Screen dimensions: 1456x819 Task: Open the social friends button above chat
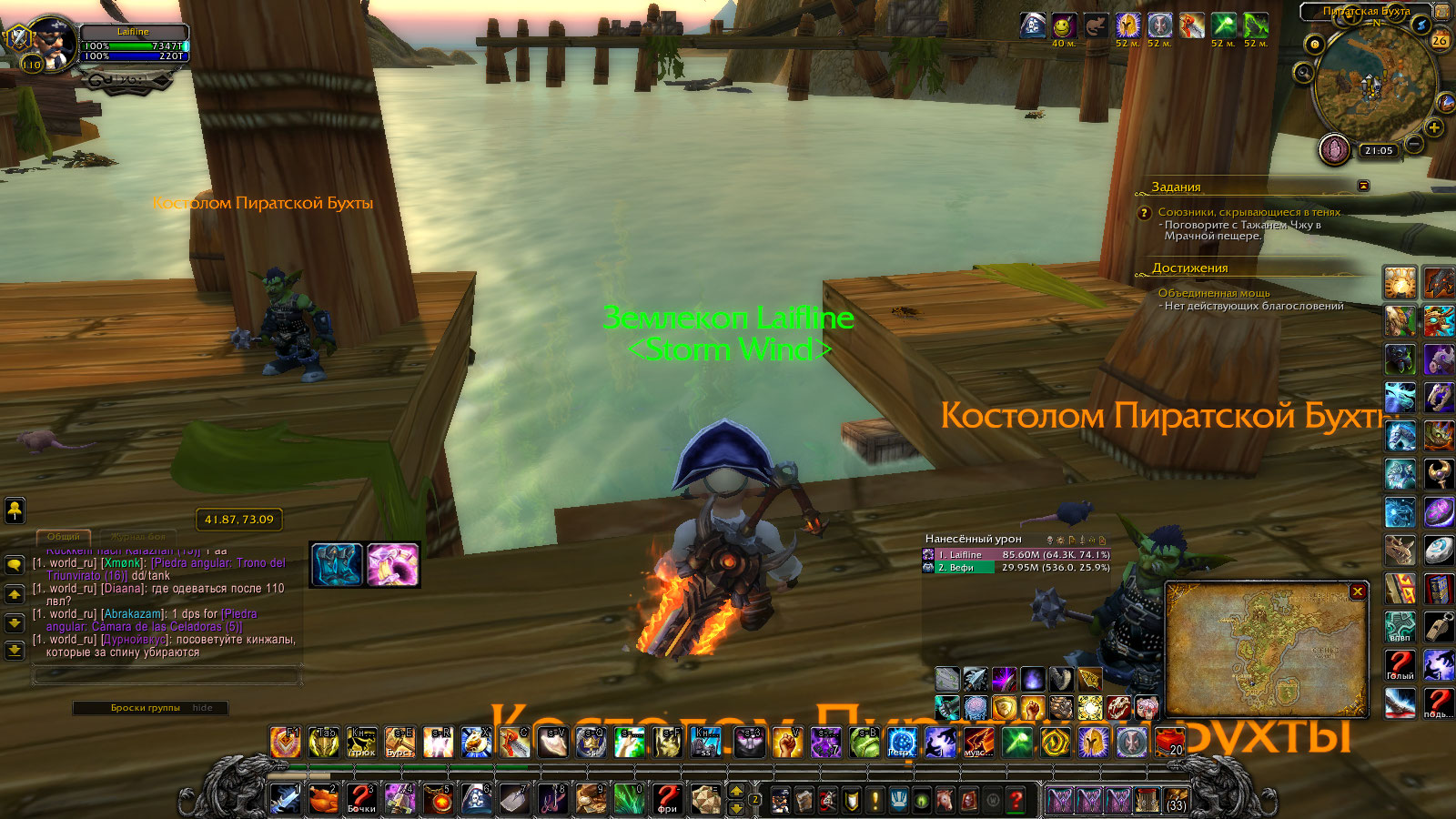[15, 511]
